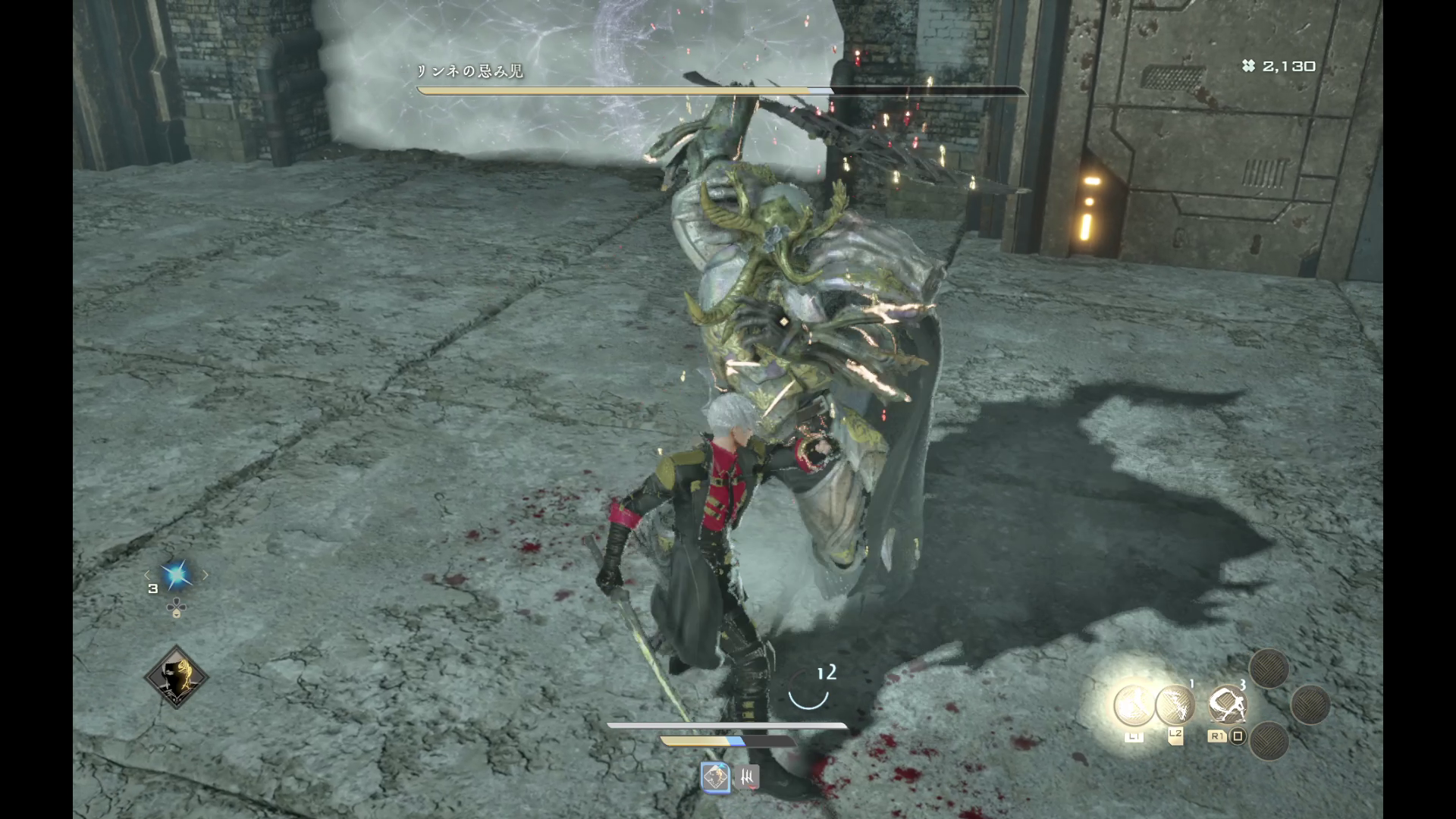Cycle to the next quick item
Image resolution: width=1456 pixels, height=819 pixels.
(x=205, y=576)
